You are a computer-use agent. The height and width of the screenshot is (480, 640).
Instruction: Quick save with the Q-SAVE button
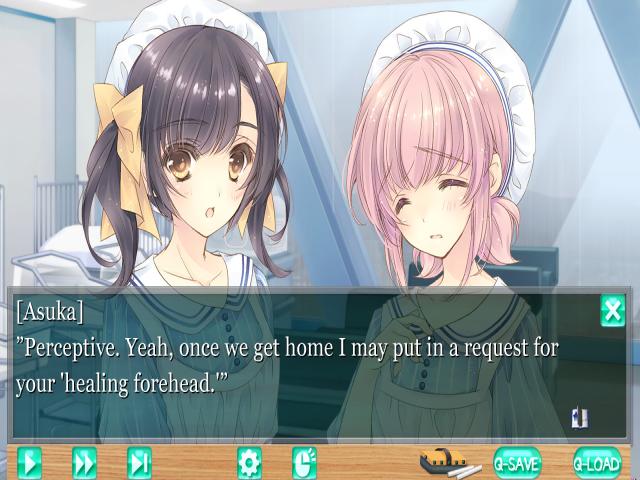517,462
